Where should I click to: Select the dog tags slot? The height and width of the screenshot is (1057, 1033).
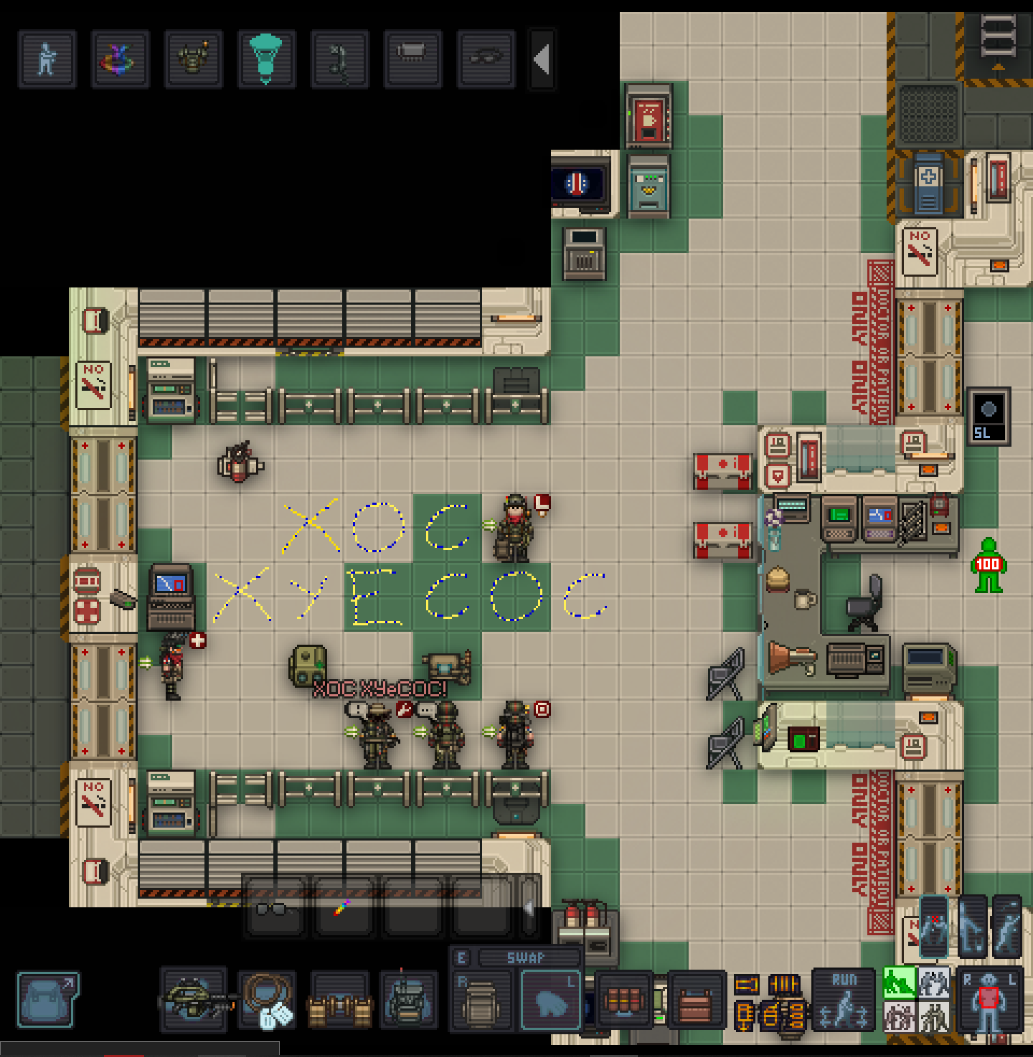tap(267, 1001)
